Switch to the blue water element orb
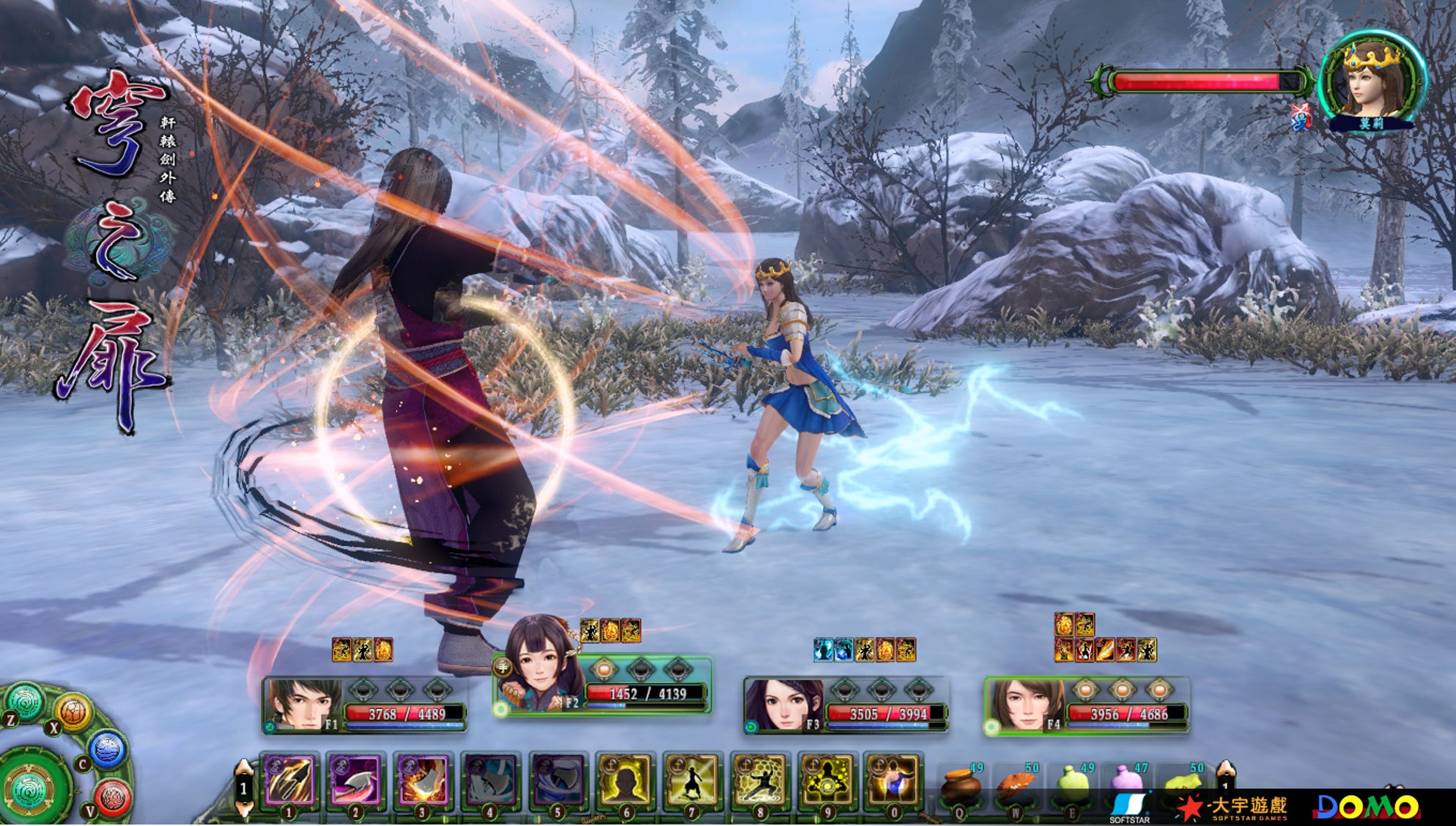Screen dimensions: 1456x826 [x=108, y=749]
